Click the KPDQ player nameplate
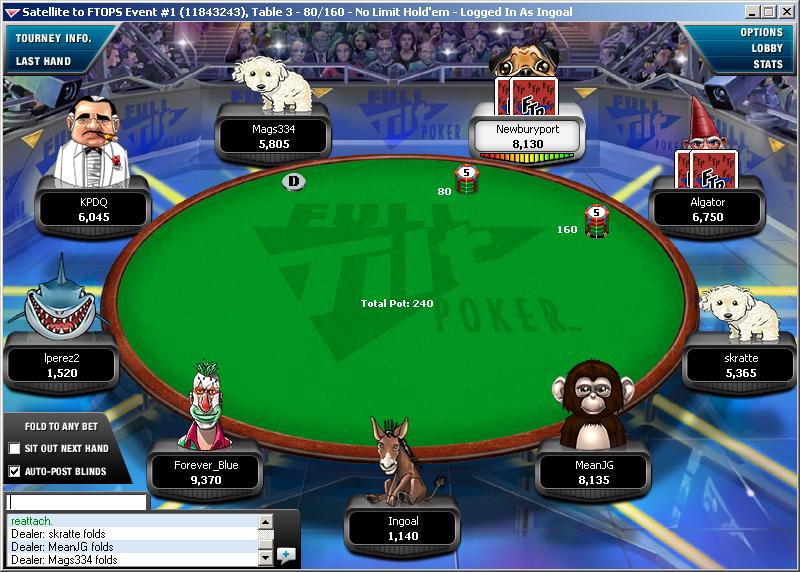The image size is (800, 572). [93, 209]
